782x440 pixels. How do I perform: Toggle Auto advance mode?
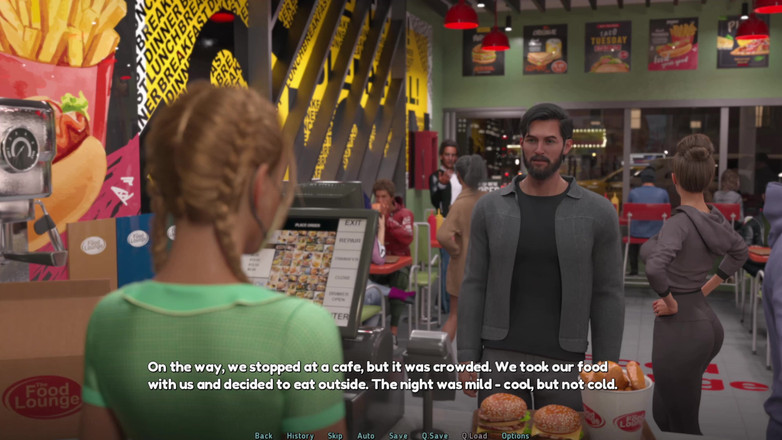tap(366, 435)
